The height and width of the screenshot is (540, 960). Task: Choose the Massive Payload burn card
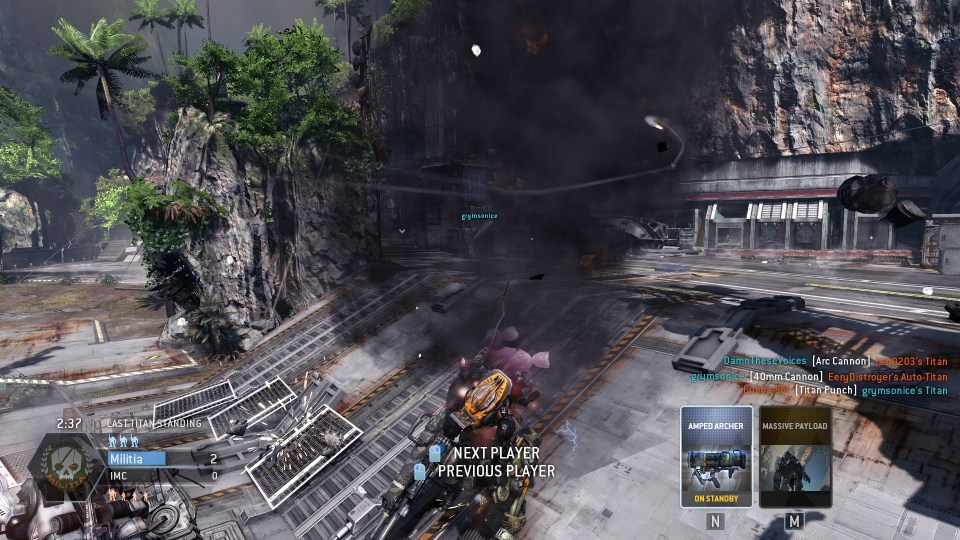795,456
